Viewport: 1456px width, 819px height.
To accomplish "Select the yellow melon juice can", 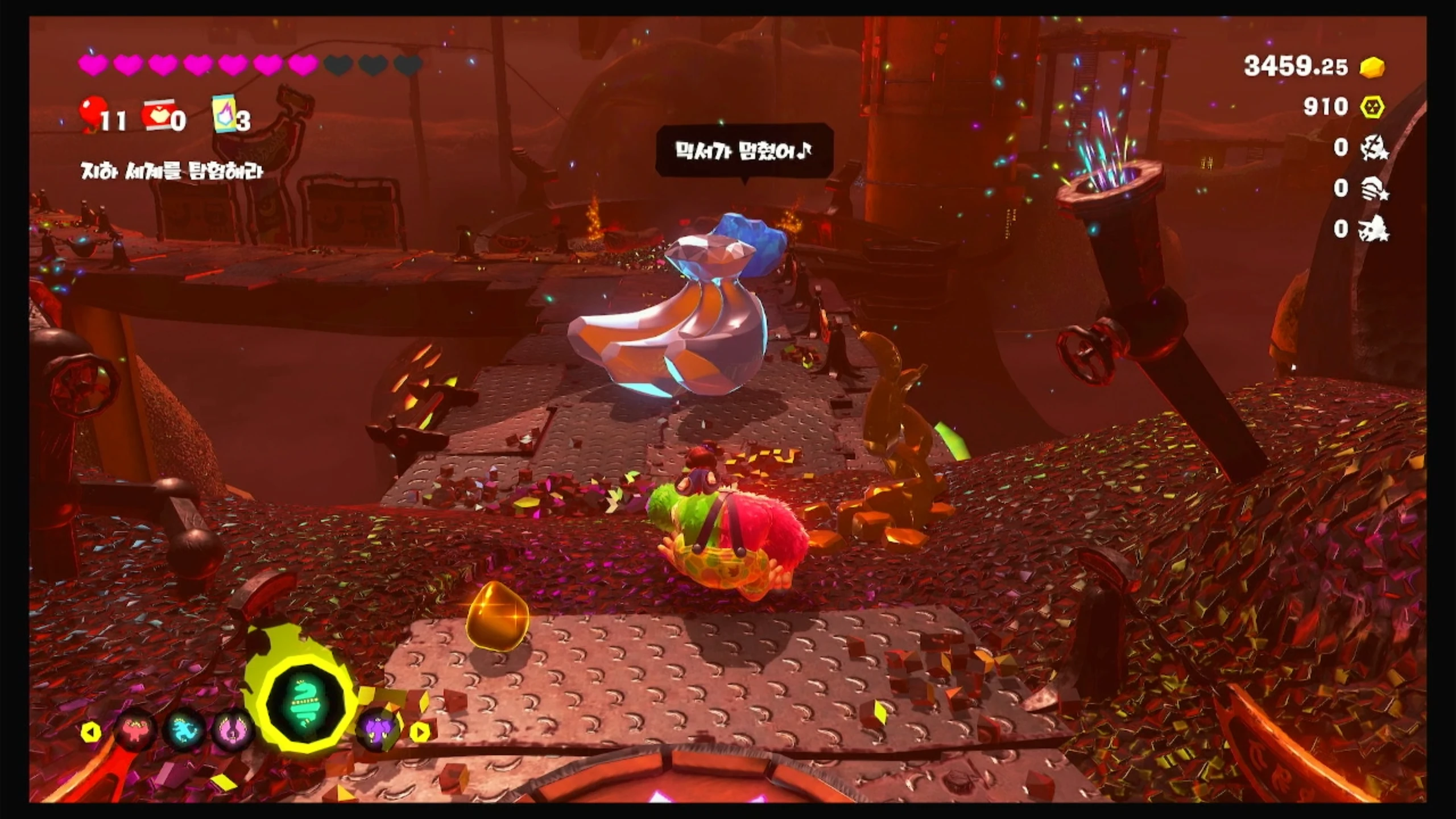I will click(224, 113).
